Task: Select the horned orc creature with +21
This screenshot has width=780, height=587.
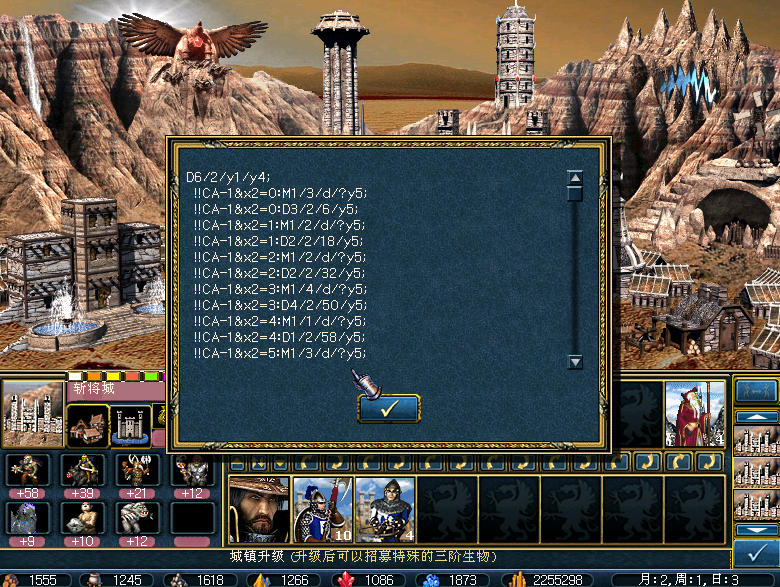Action: [x=136, y=470]
